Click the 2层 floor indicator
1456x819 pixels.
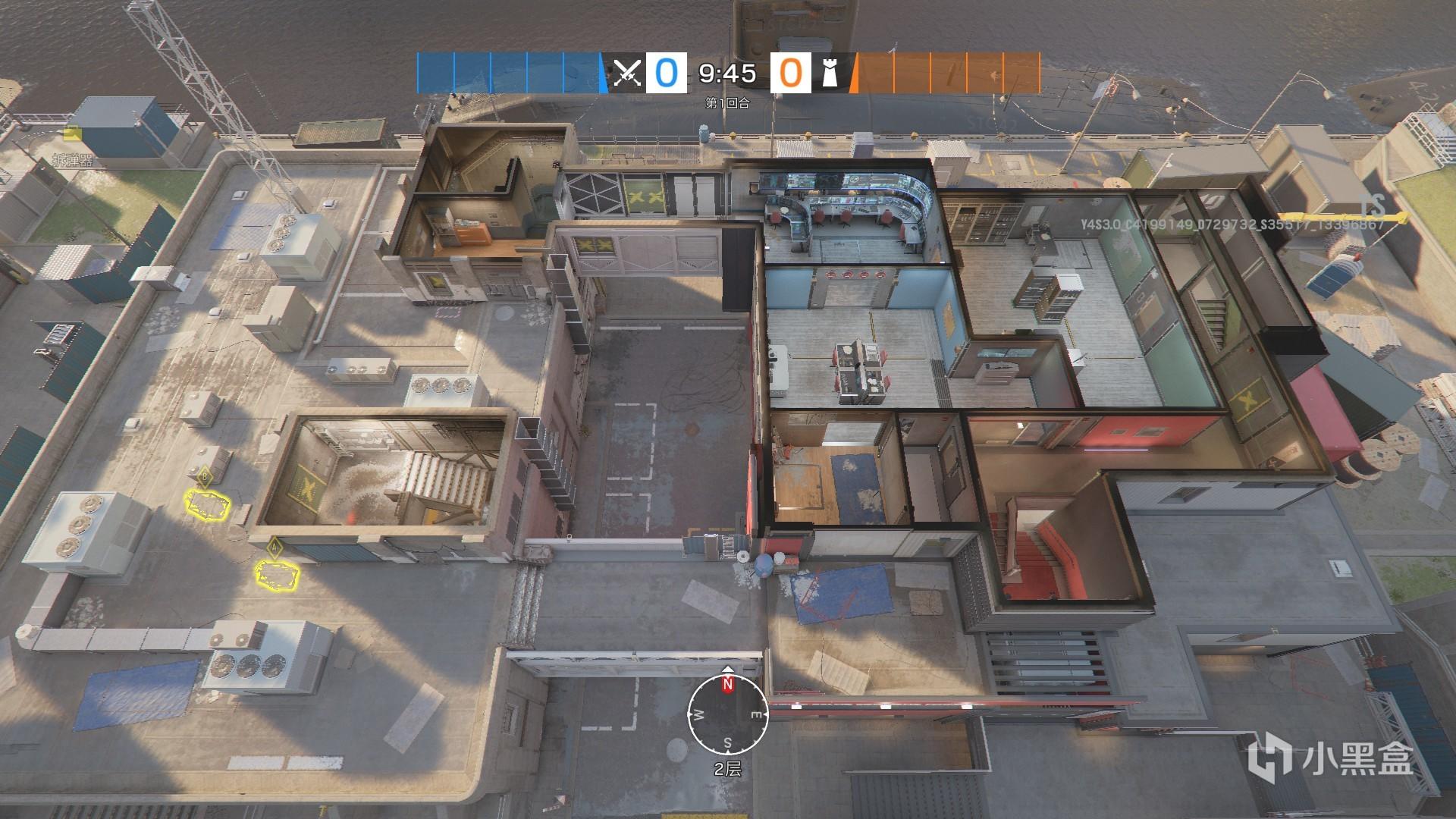tap(728, 769)
